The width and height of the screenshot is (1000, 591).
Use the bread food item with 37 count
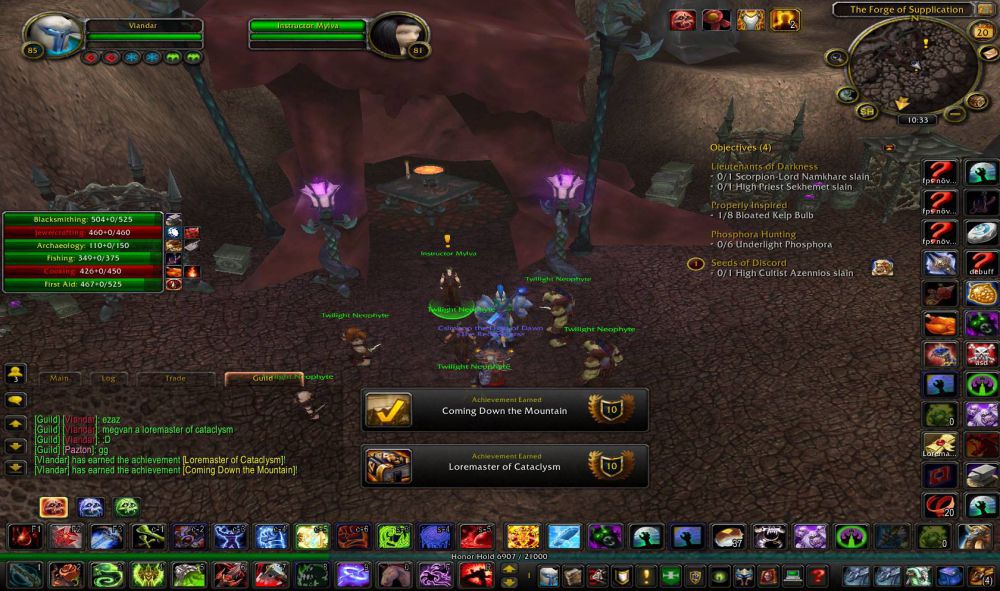point(727,537)
